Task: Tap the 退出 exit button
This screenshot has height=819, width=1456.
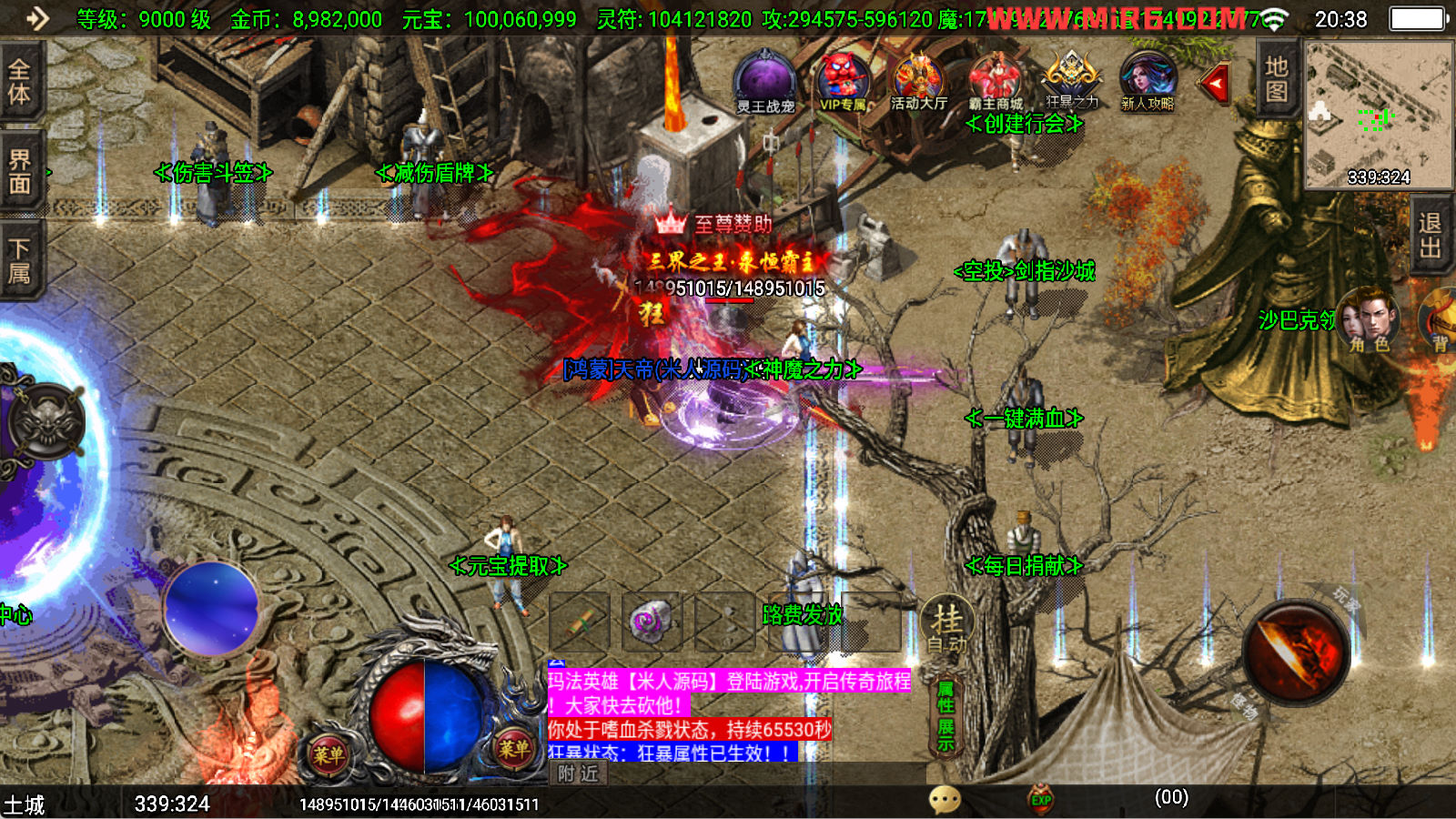Action: [x=1430, y=237]
